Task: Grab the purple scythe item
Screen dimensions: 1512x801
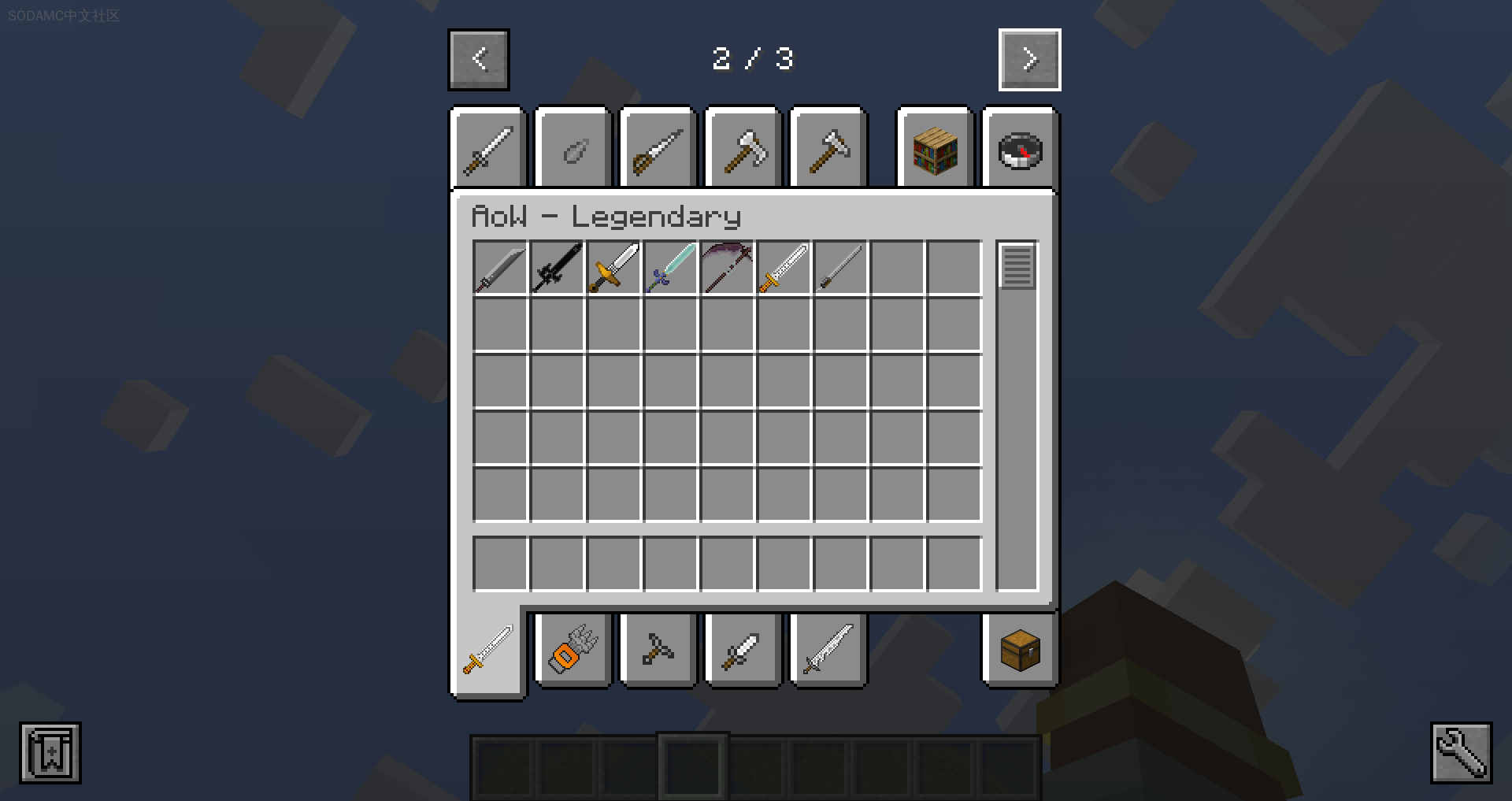Action: click(x=727, y=269)
